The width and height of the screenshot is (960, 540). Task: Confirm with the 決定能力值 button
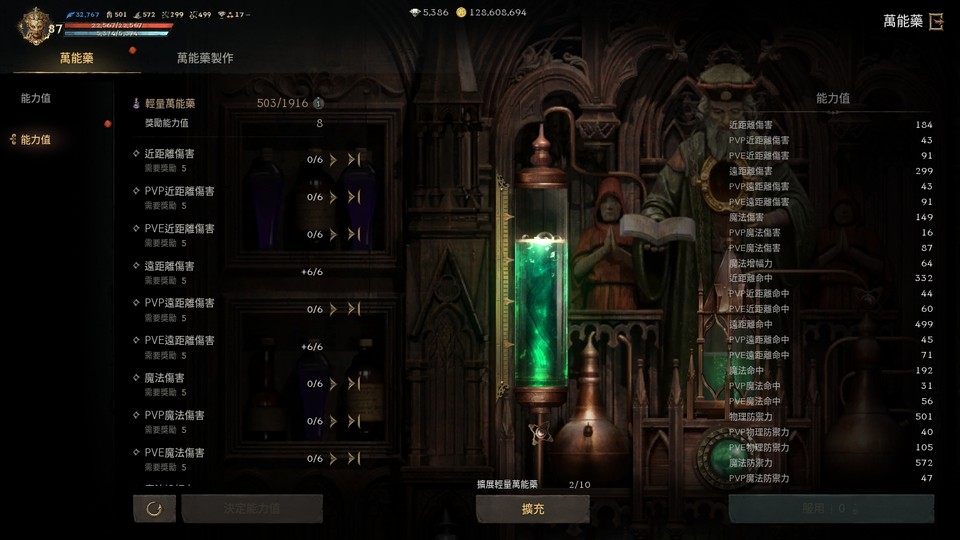(252, 509)
